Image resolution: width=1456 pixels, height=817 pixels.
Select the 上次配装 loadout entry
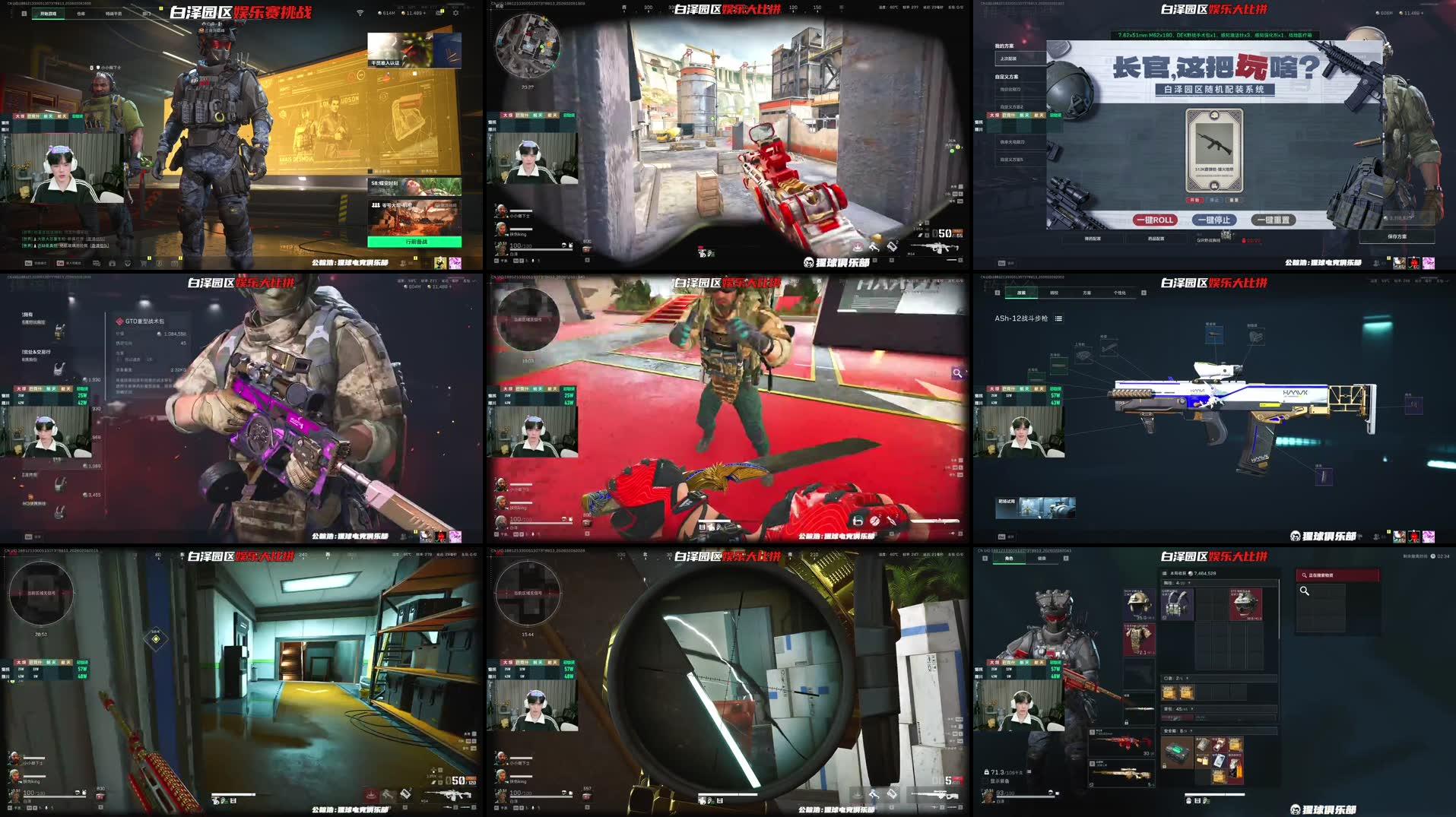(1009, 59)
